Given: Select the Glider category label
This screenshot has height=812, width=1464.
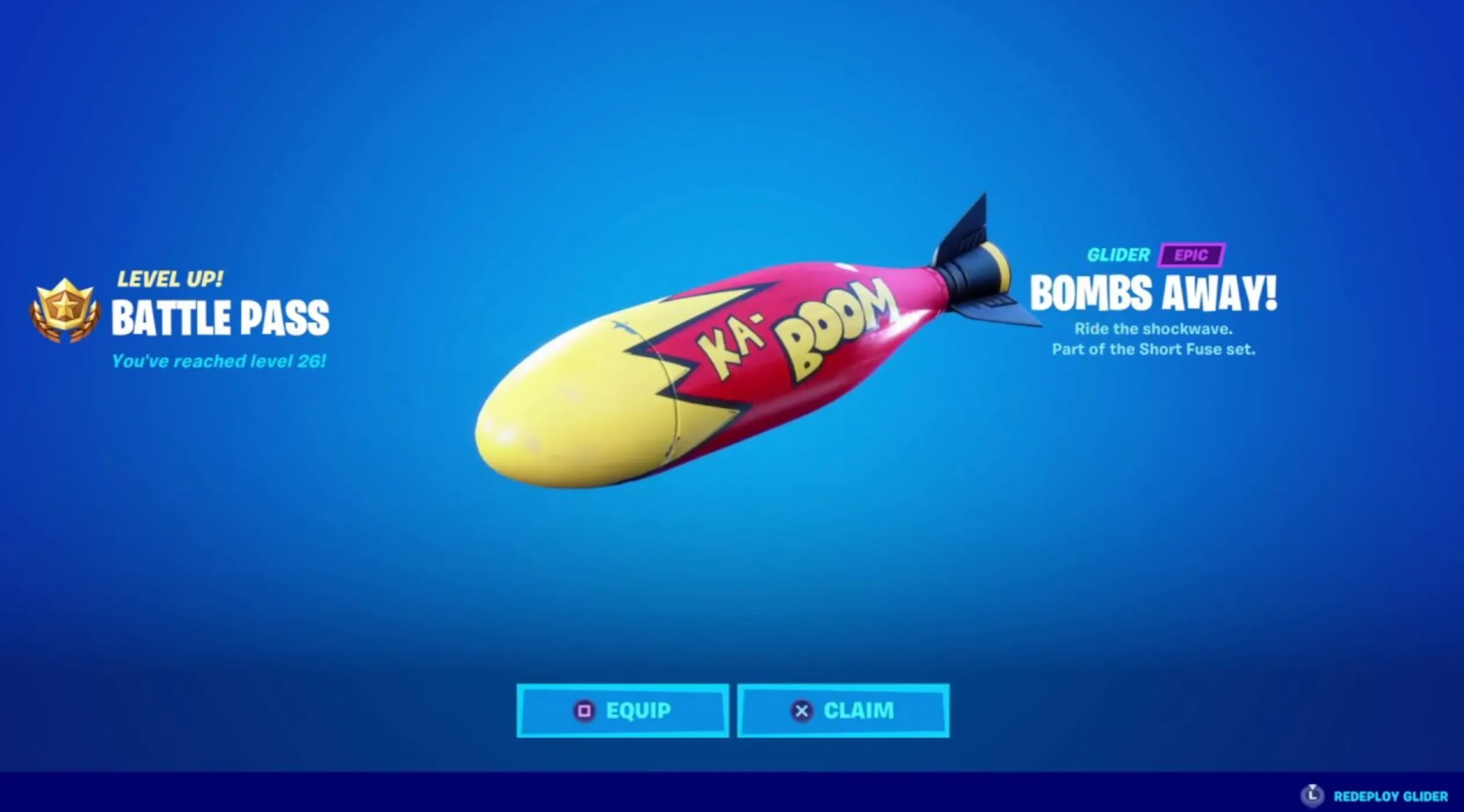Looking at the screenshot, I should click(x=1119, y=254).
